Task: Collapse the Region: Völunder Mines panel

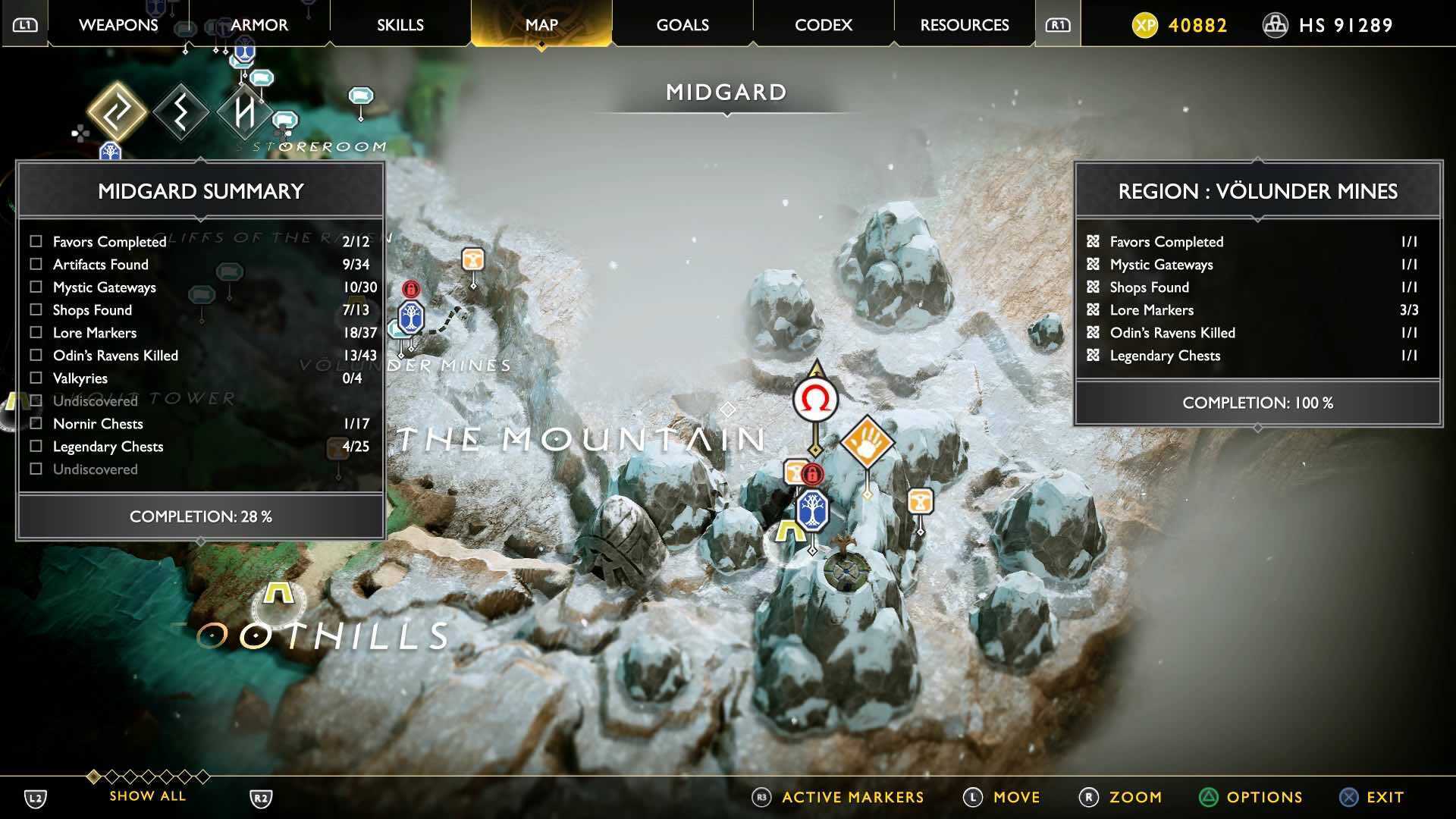Action: pos(1257,191)
